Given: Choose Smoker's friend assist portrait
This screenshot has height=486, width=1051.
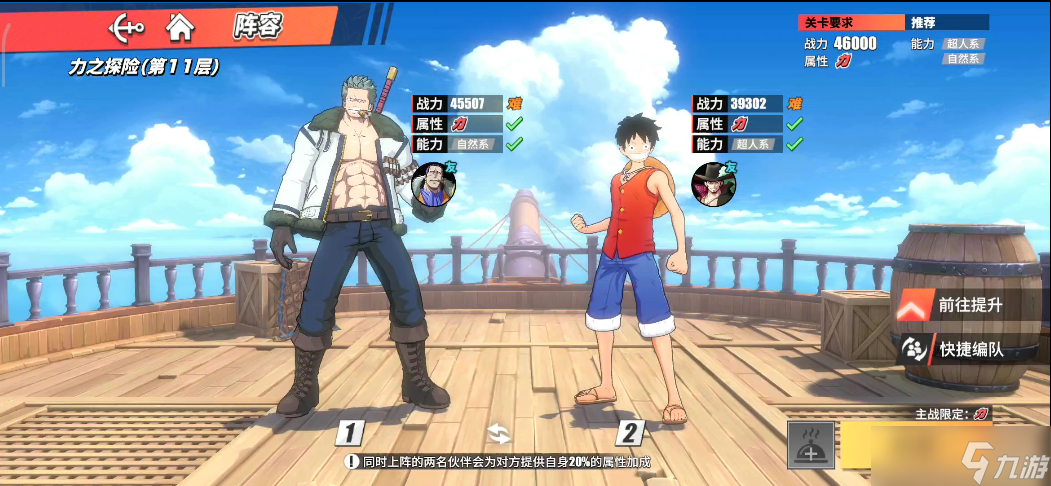Looking at the screenshot, I should click(433, 185).
